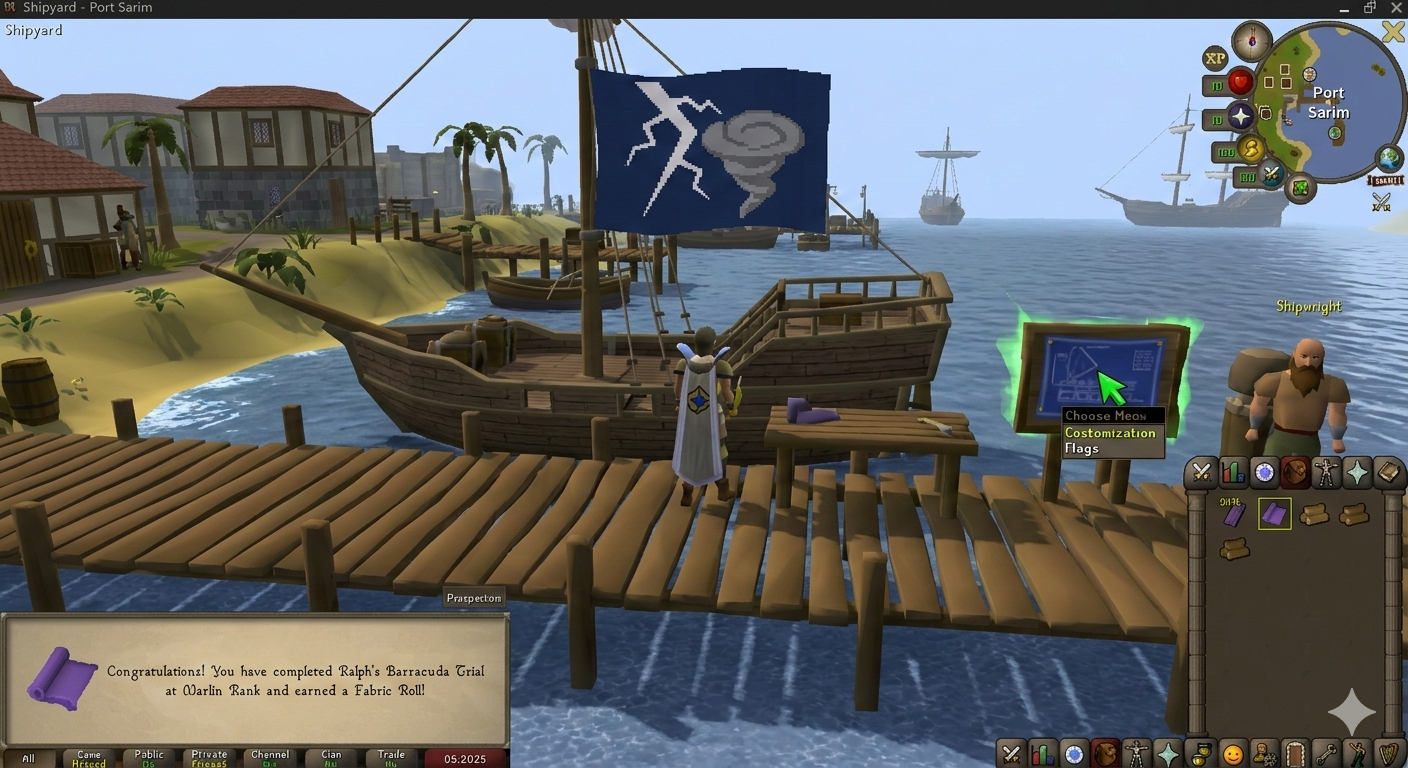1408x768 pixels.
Task: Click the red heart health orb
Action: click(x=1241, y=81)
